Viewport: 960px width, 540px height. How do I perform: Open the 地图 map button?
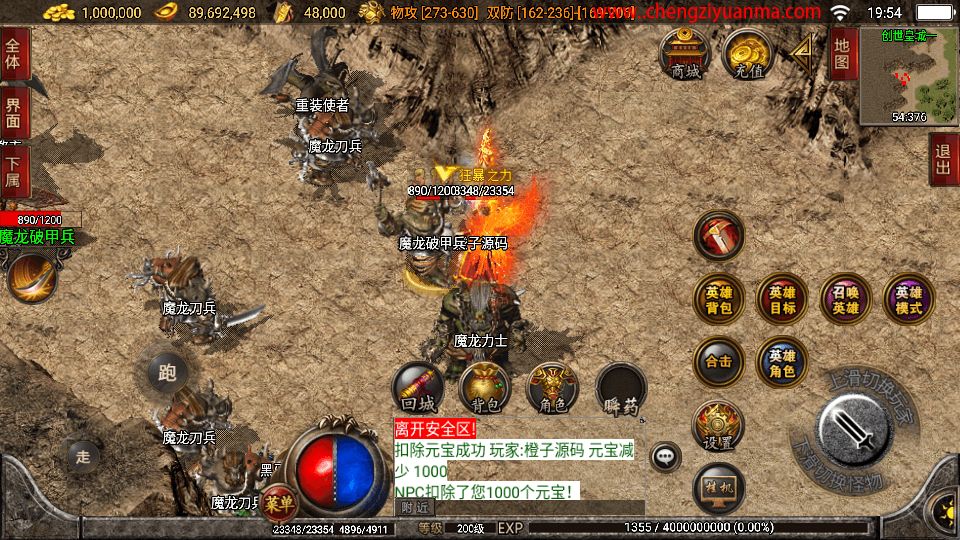842,54
